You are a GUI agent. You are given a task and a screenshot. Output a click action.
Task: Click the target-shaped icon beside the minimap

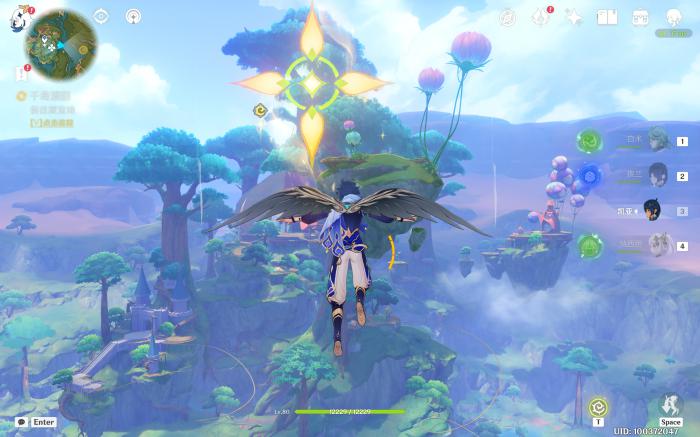point(101,16)
